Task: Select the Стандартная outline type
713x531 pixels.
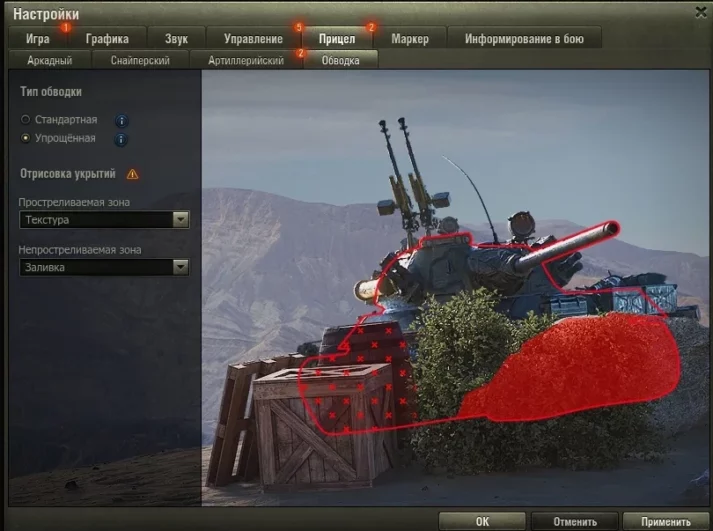Action: pyautogui.click(x=26, y=120)
